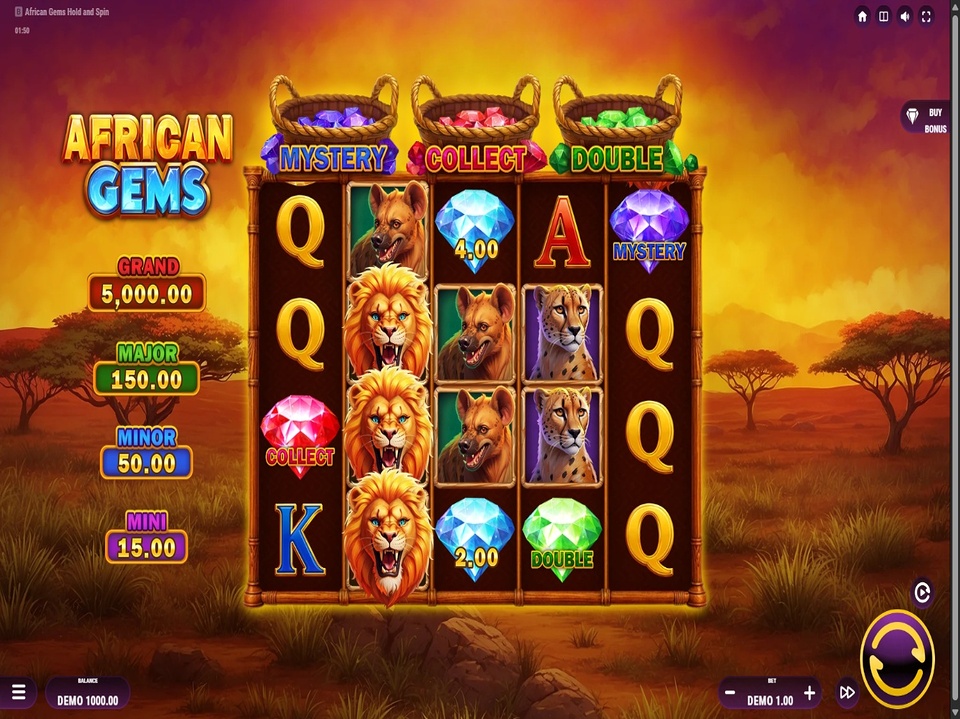Mute the game sound
Image resolution: width=960 pixels, height=719 pixels.
[905, 16]
